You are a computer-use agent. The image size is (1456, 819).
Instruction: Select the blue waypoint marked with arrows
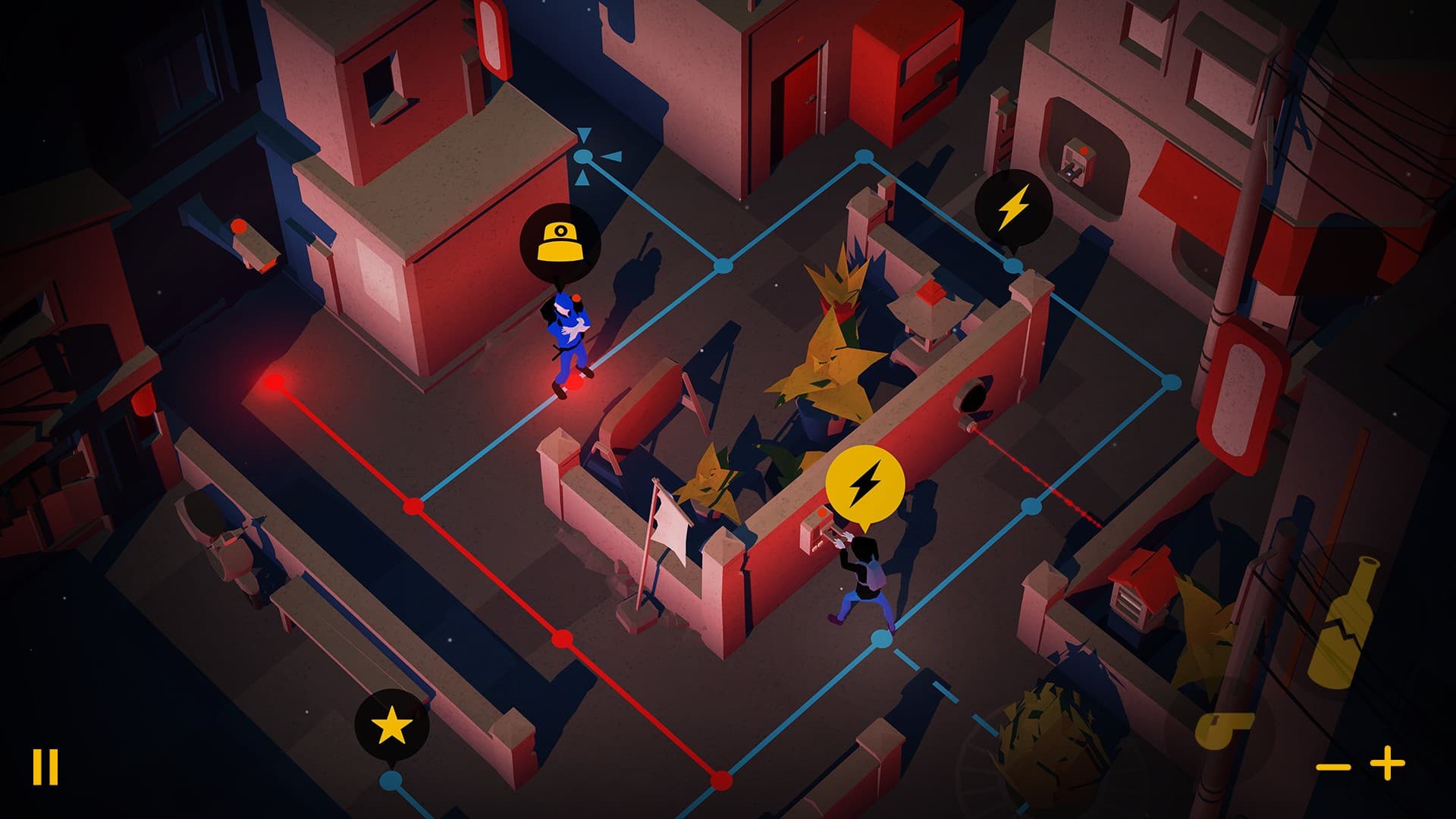[x=582, y=156]
